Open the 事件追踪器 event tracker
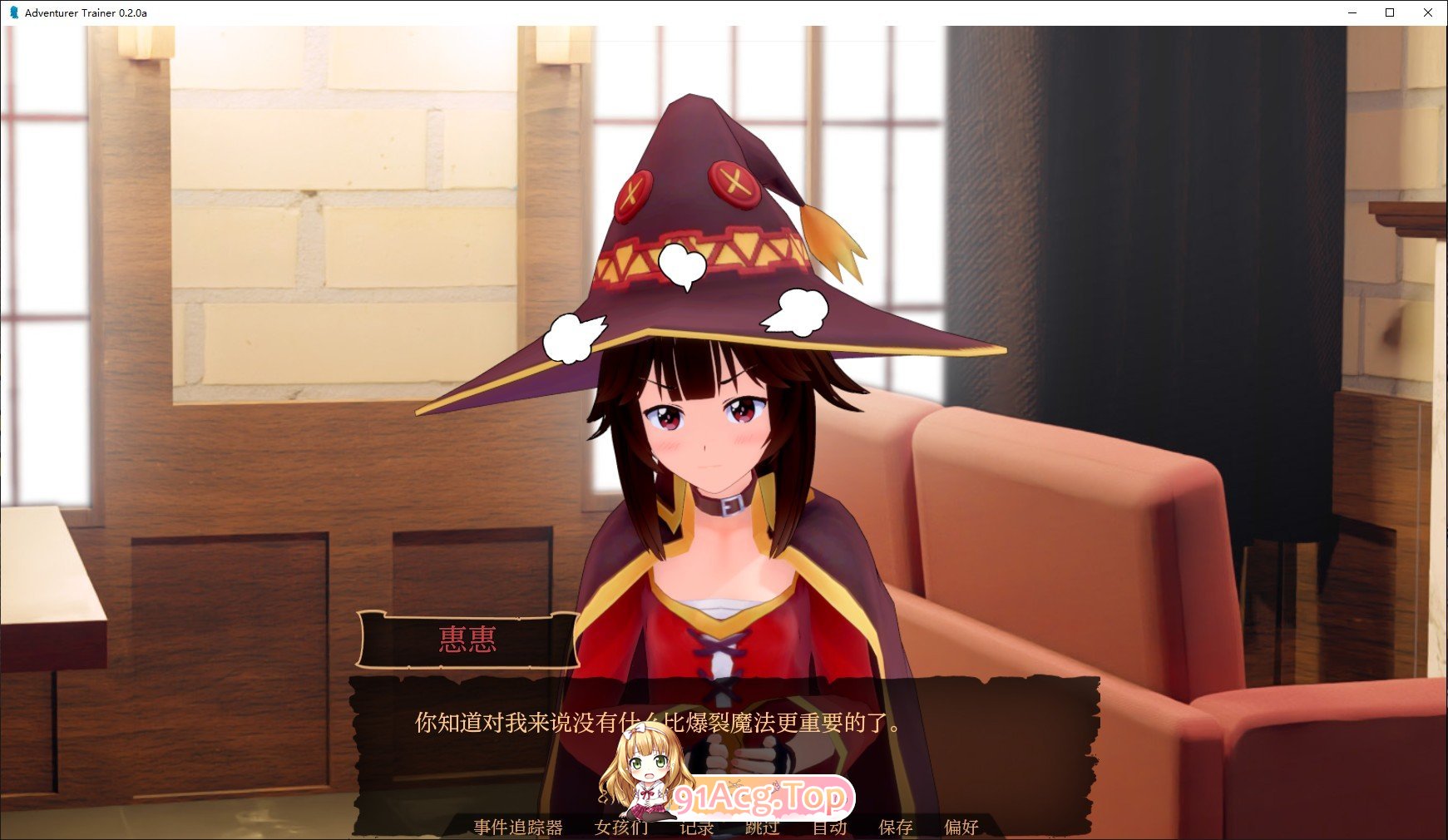The height and width of the screenshot is (840, 1448). [516, 828]
